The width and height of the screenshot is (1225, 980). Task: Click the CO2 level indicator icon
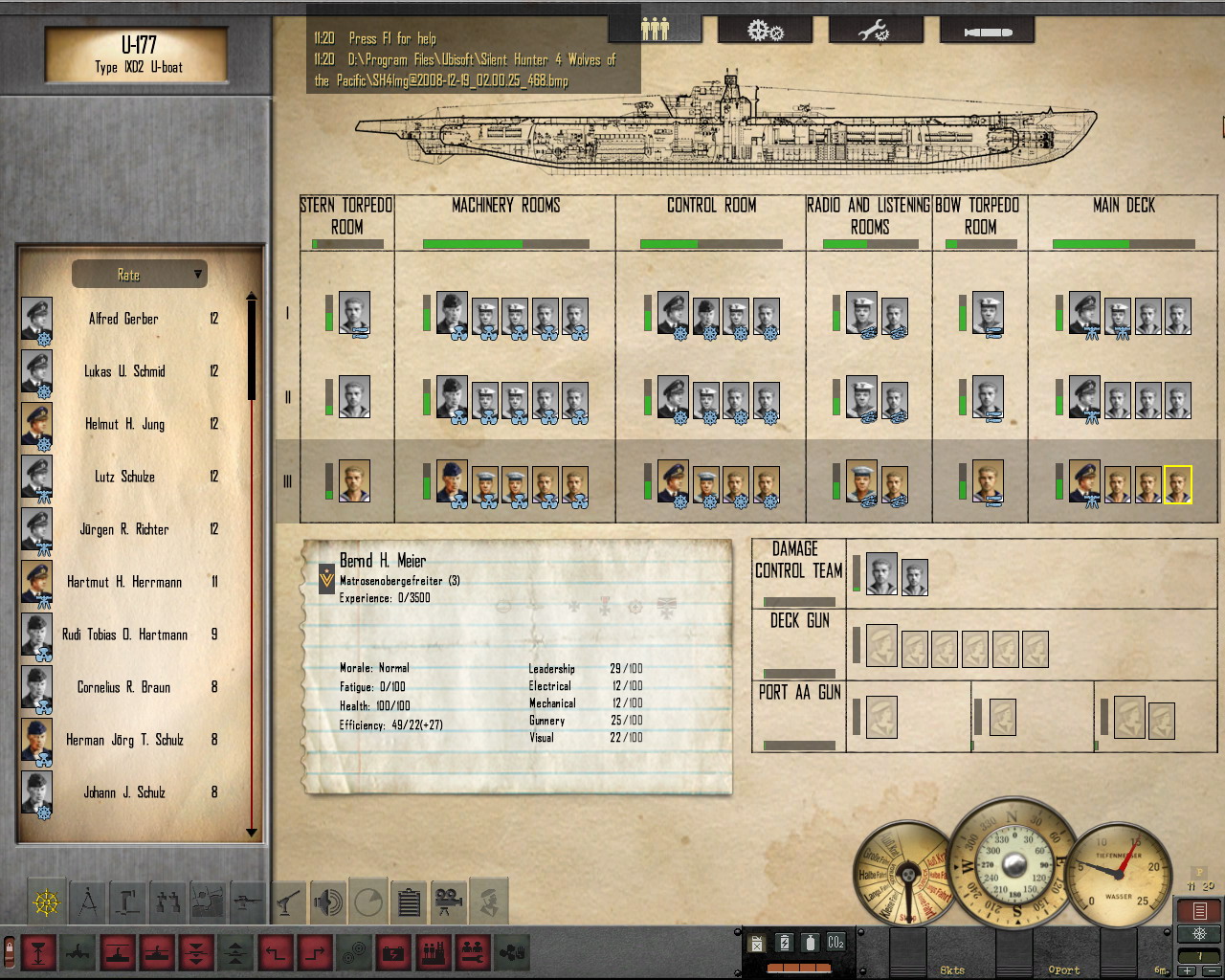pyautogui.click(x=835, y=943)
